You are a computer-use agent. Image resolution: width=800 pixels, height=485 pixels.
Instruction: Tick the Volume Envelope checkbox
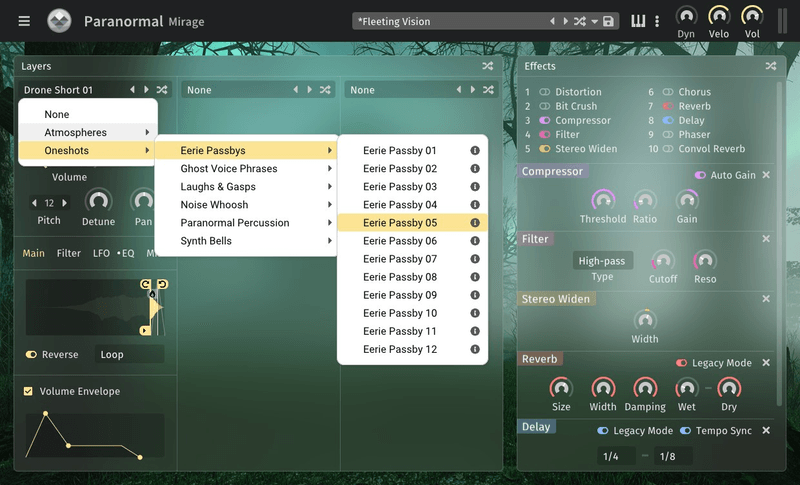click(x=28, y=391)
